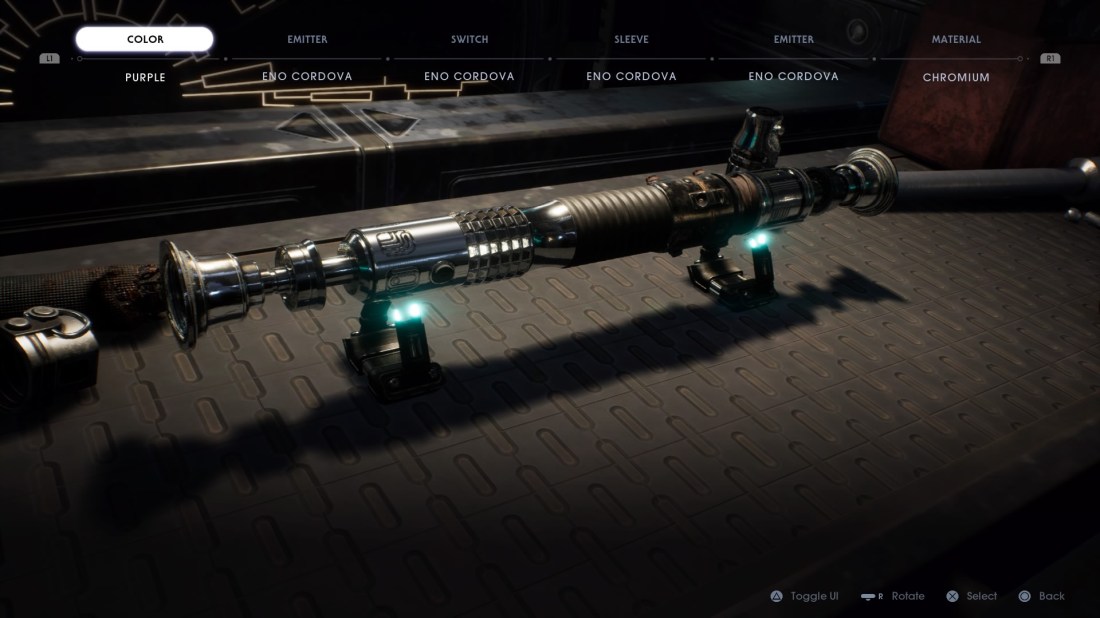The width and height of the screenshot is (1100, 618).
Task: Select the Color category tab
Action: coord(145,40)
